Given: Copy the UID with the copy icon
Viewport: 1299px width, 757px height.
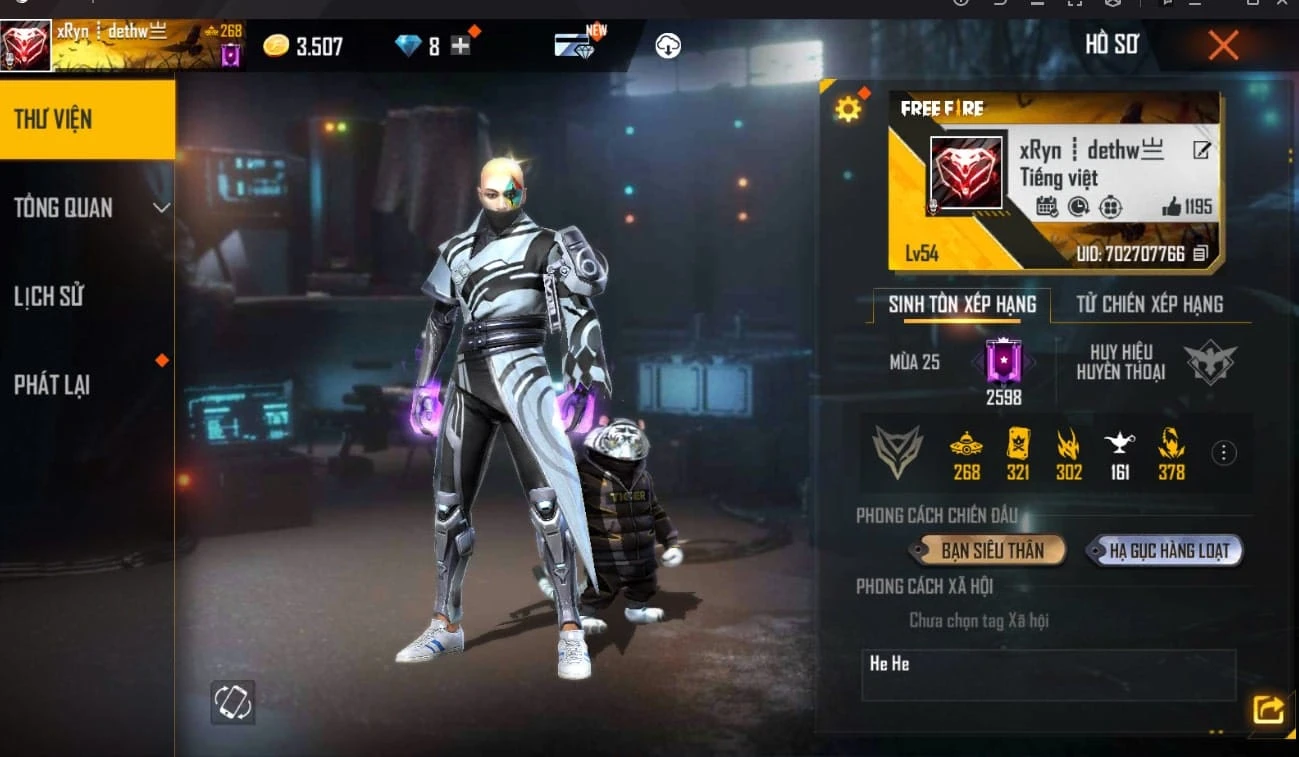Looking at the screenshot, I should (1200, 255).
